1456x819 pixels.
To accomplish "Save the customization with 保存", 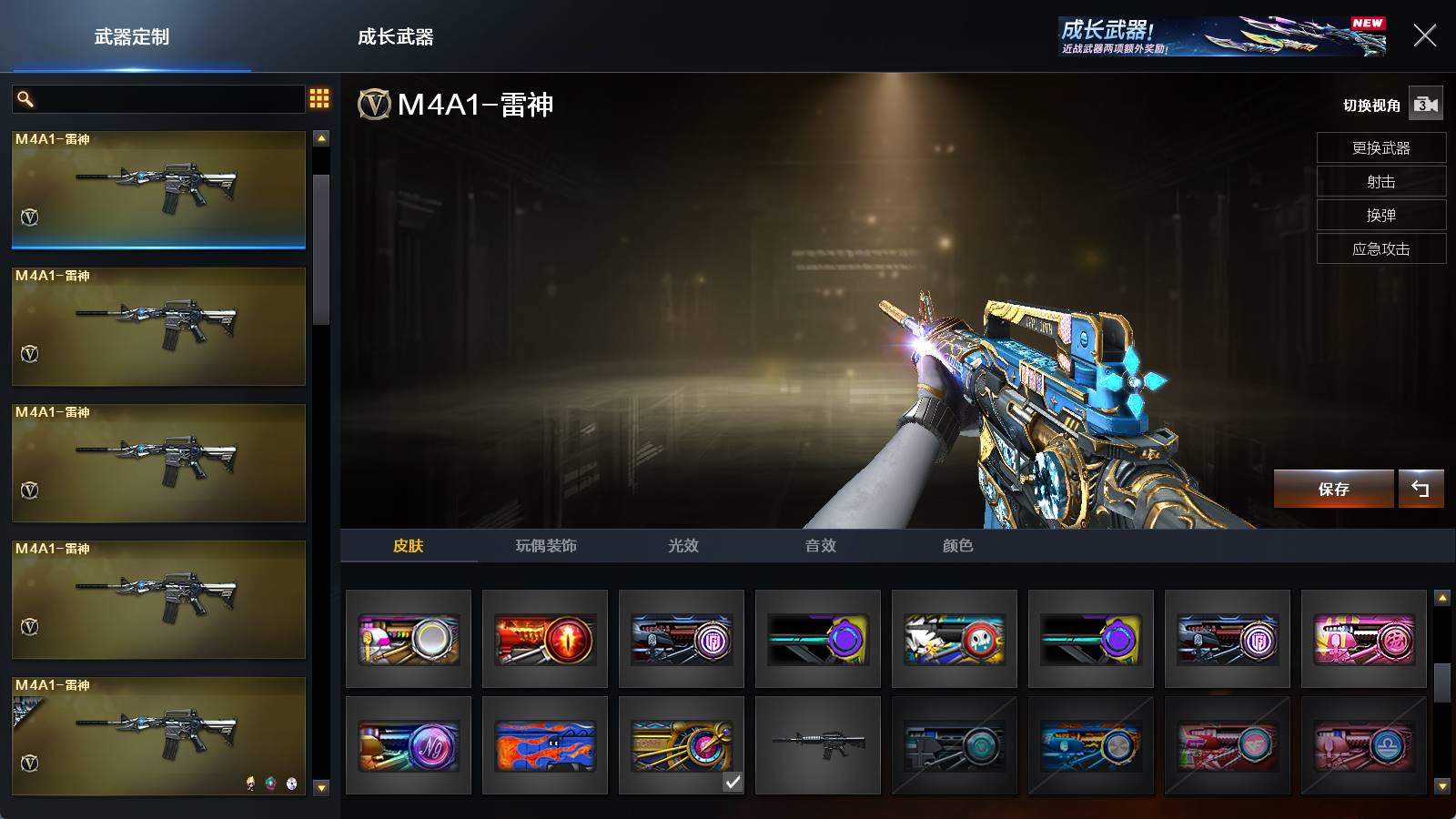I will click(x=1333, y=489).
